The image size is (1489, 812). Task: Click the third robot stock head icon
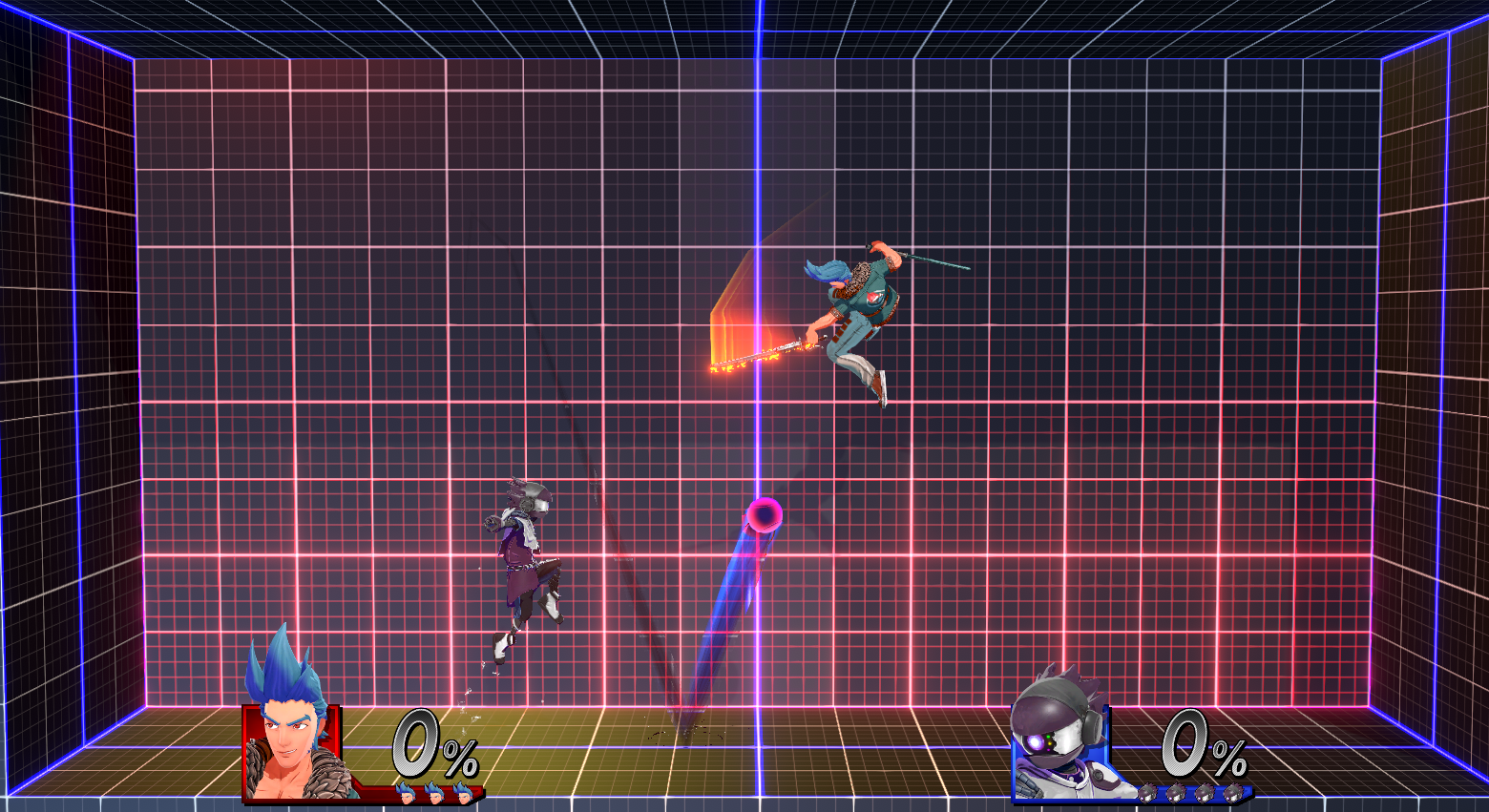(1203, 792)
